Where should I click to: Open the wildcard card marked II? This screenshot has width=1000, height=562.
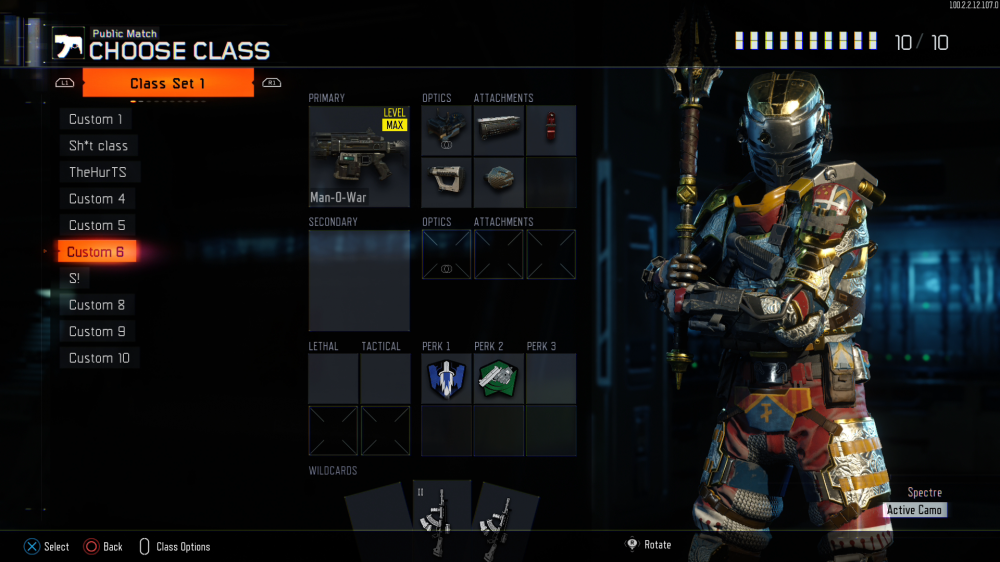point(441,518)
